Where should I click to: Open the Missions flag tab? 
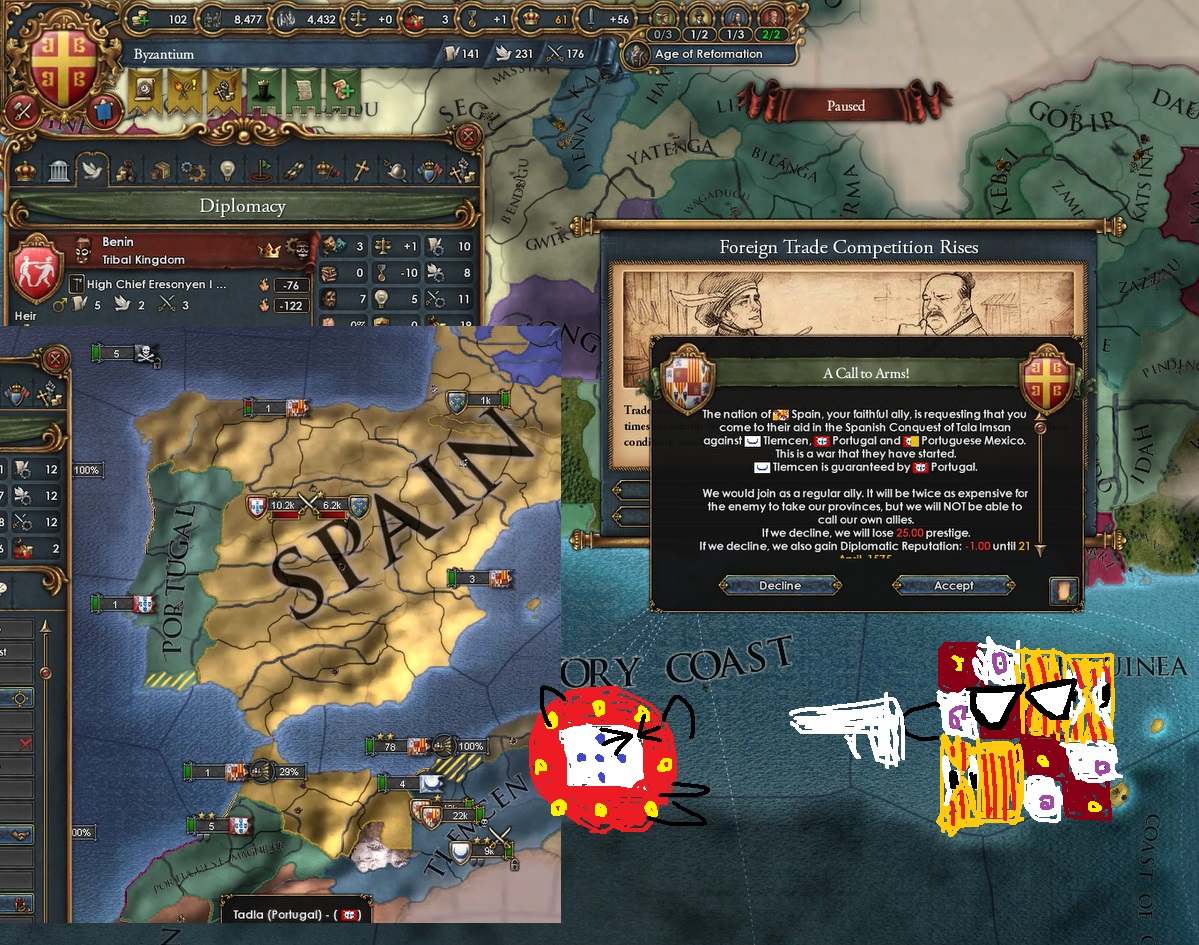261,171
